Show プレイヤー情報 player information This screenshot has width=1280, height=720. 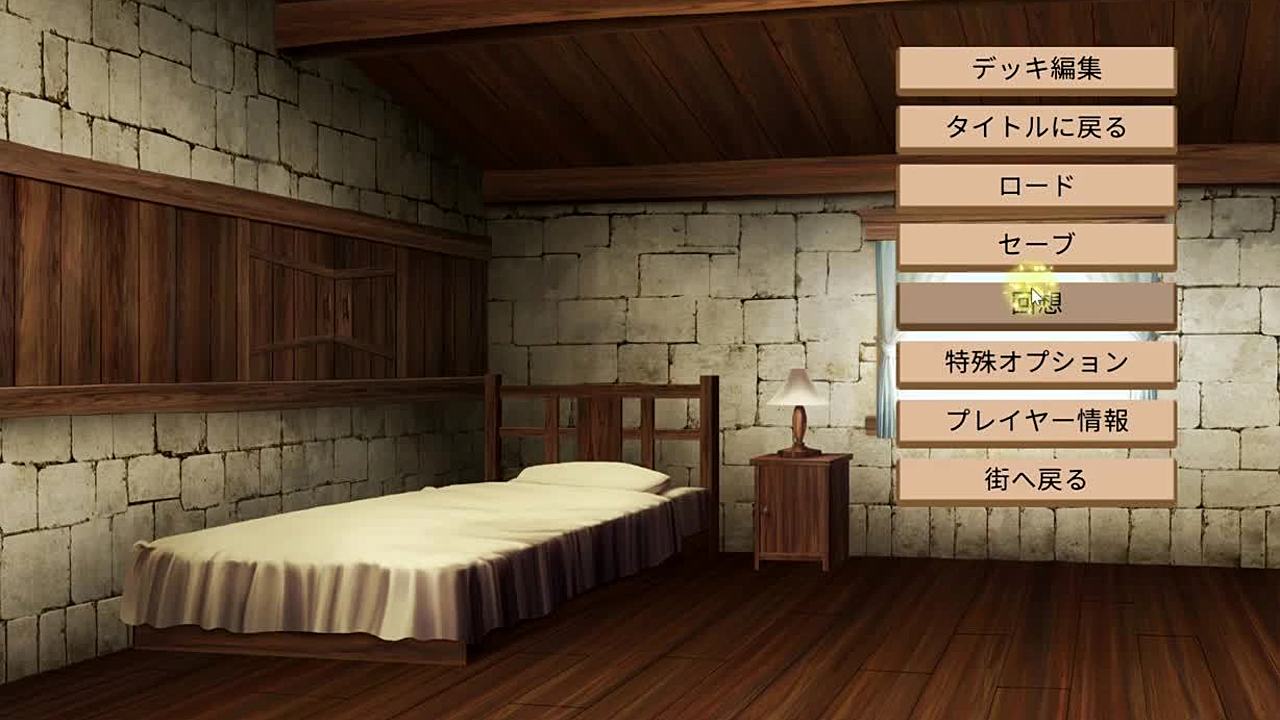coord(1036,421)
